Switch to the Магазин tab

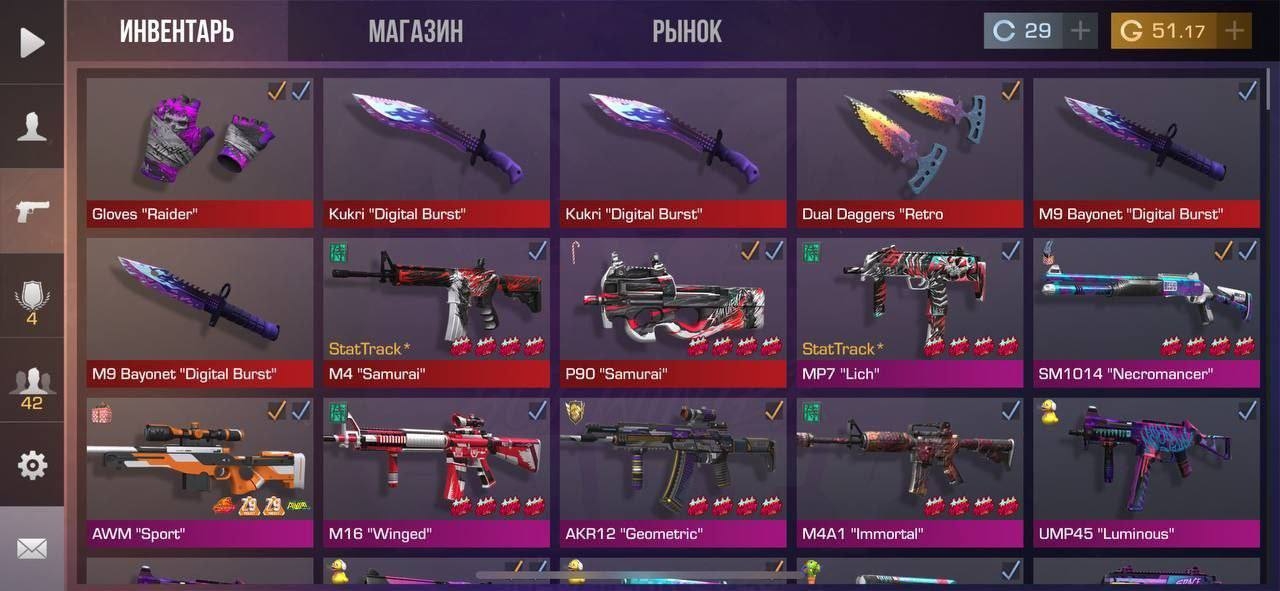(x=415, y=32)
